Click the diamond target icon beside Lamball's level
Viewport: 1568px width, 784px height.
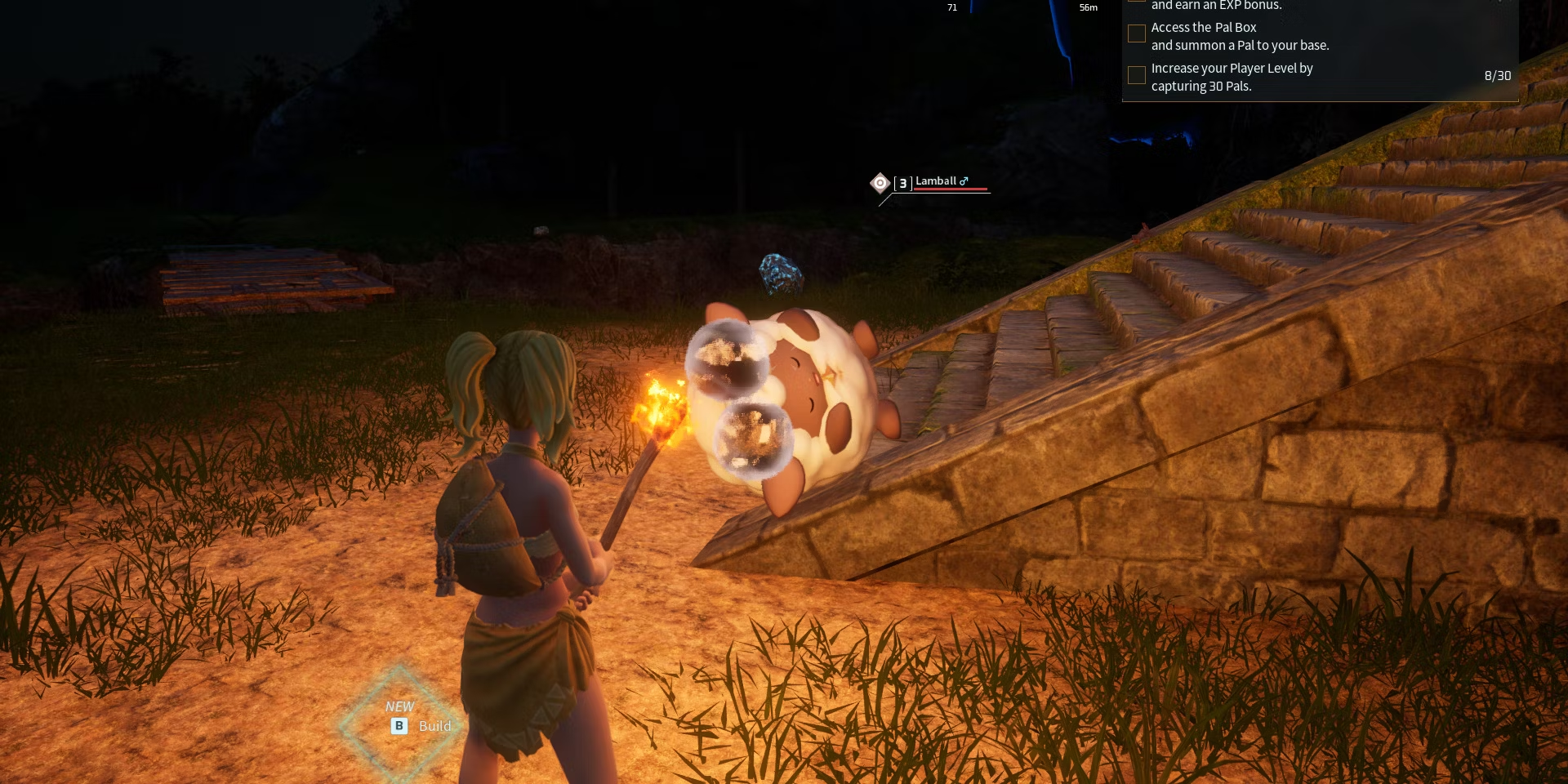[x=880, y=183]
